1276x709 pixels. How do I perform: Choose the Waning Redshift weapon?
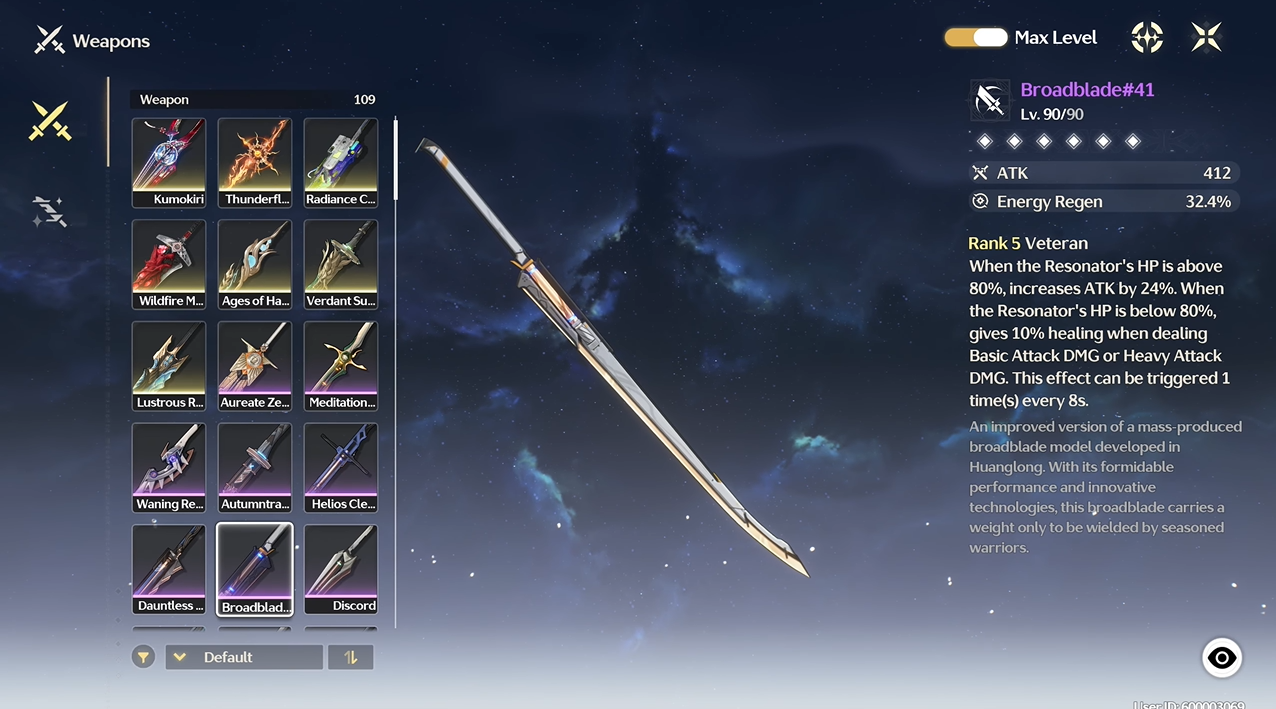[x=169, y=468]
